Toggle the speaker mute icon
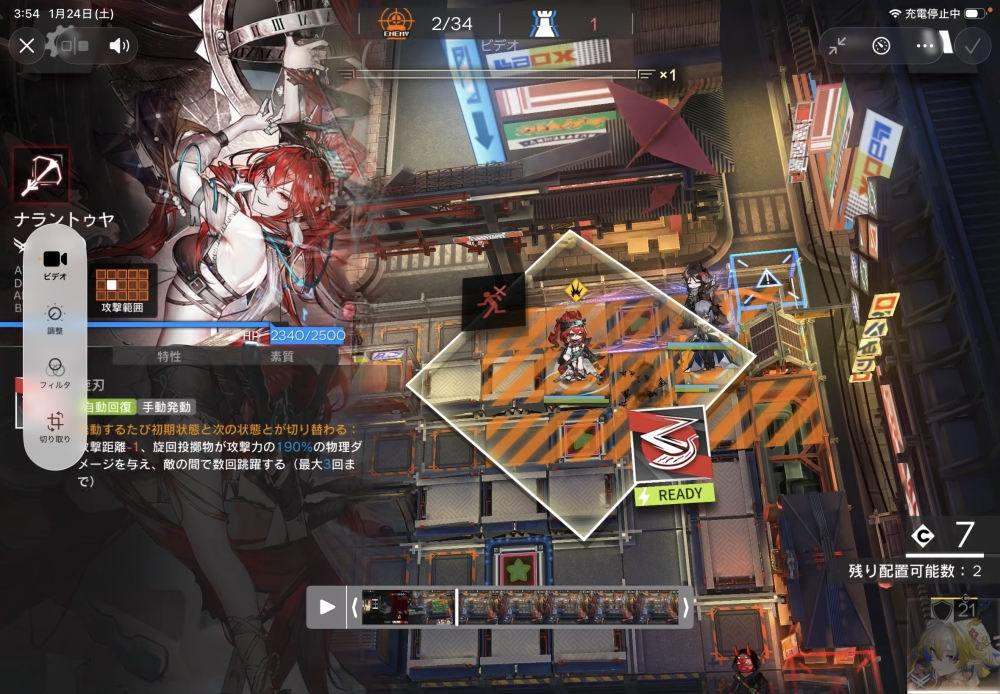 click(x=120, y=45)
